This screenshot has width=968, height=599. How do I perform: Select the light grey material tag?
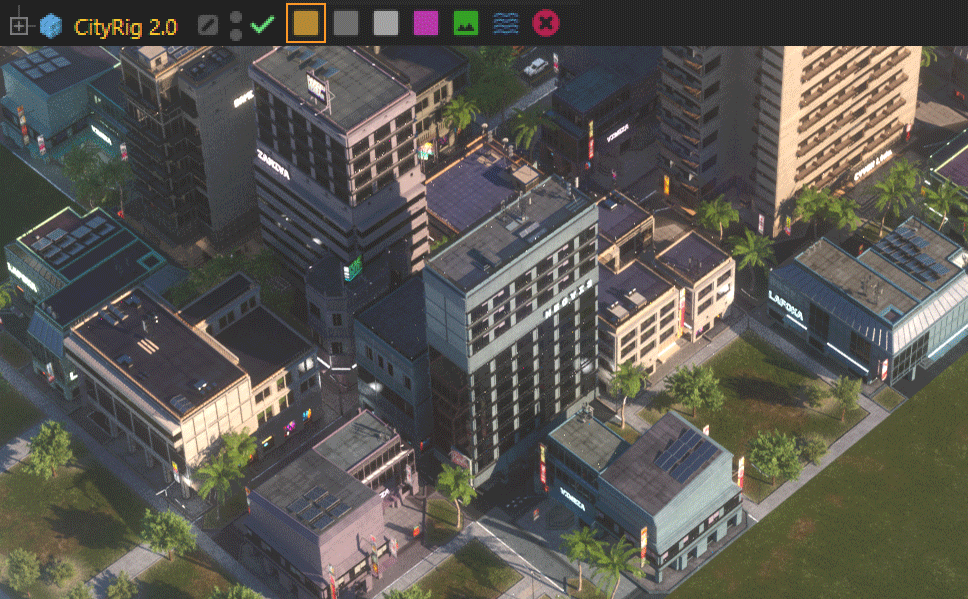tap(386, 24)
